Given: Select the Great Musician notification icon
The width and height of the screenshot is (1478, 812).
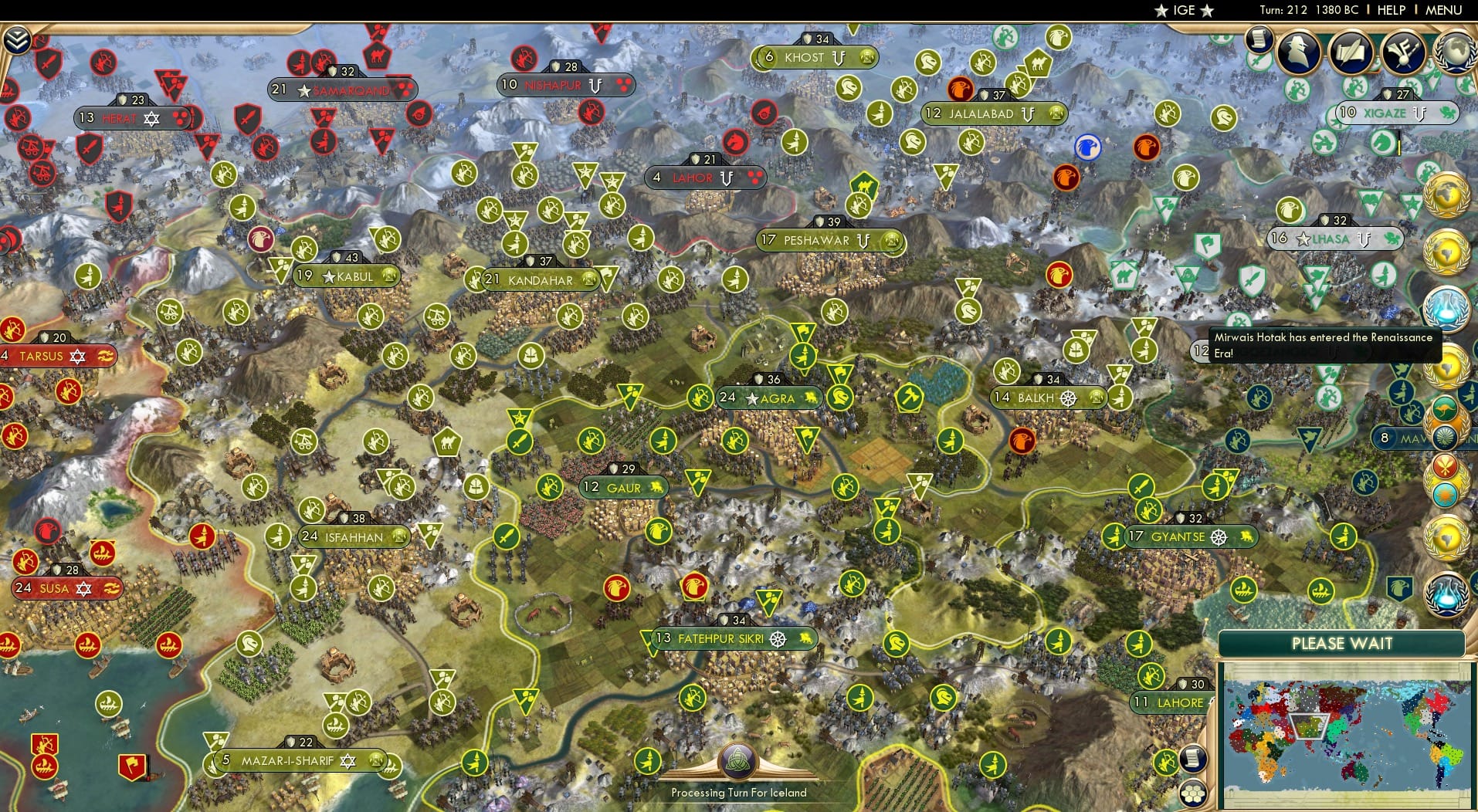Looking at the screenshot, I should click(1403, 53).
